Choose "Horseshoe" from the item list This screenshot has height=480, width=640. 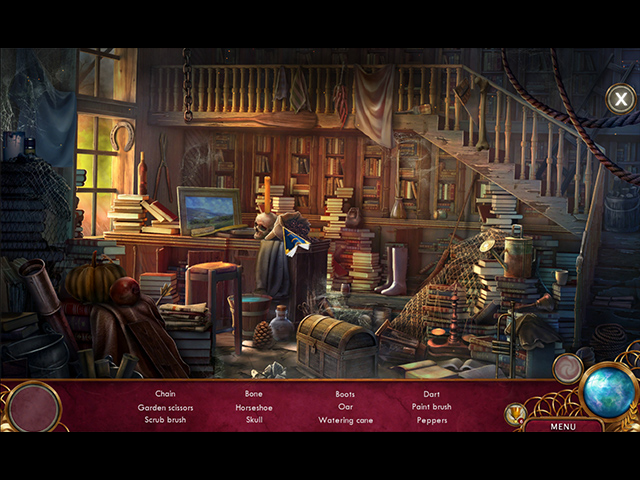[254, 407]
